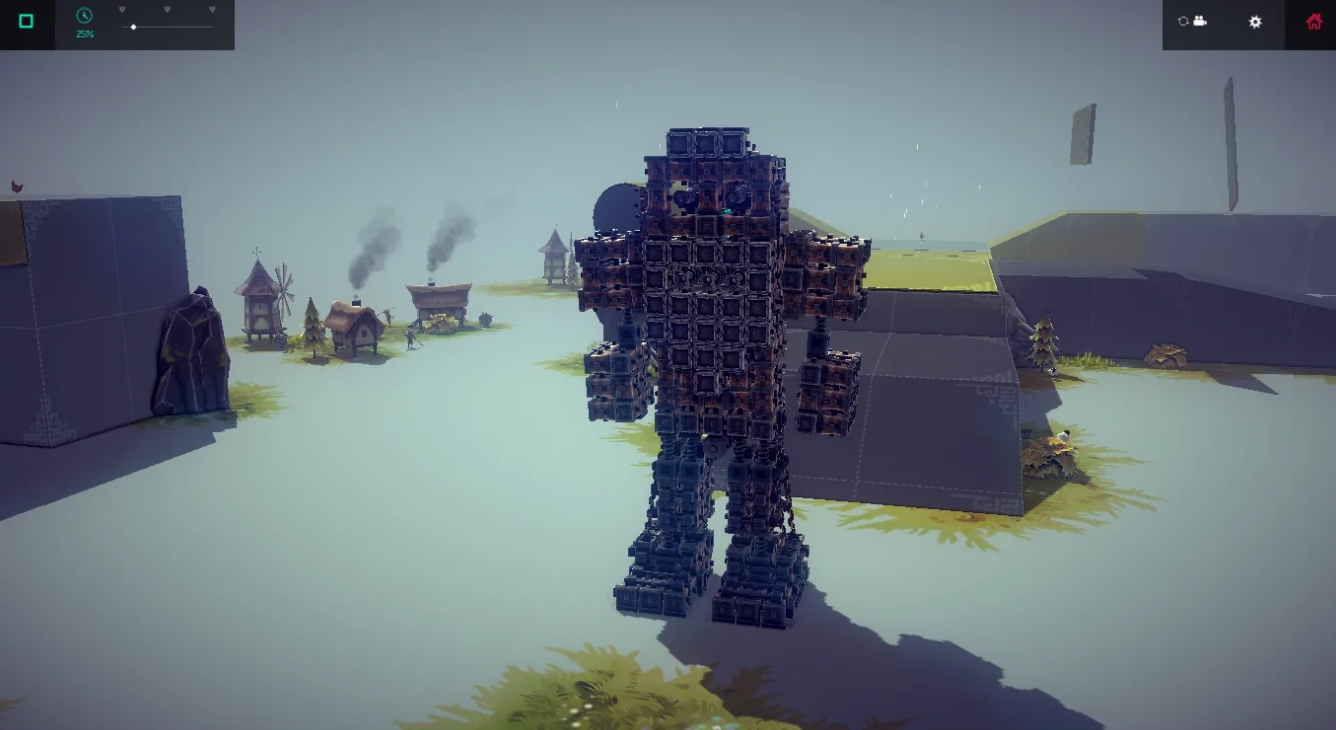The image size is (1336, 730).
Task: Click the small watchtower behind the robot
Action: tap(554, 255)
